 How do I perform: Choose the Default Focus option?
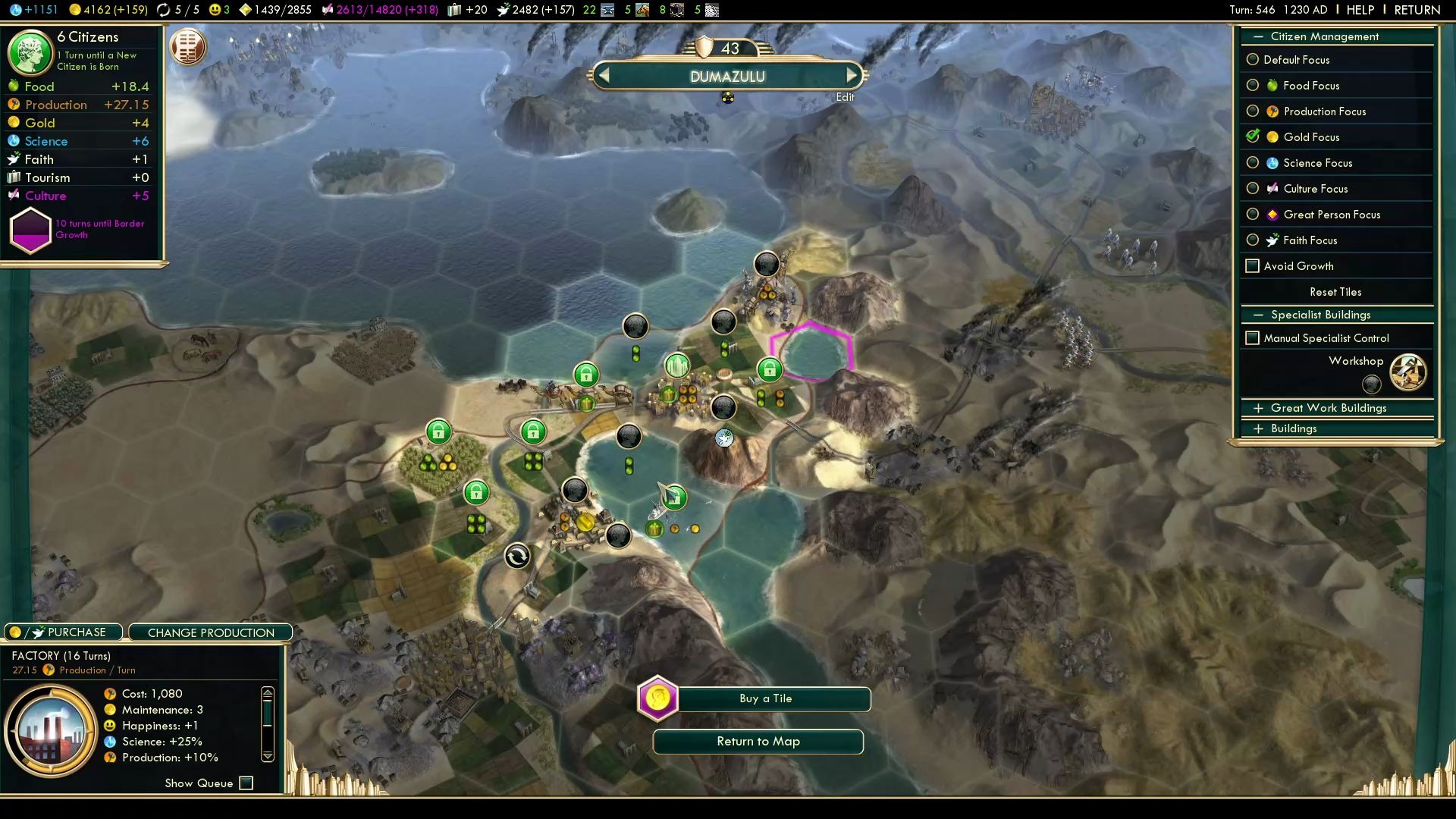pyautogui.click(x=1253, y=60)
